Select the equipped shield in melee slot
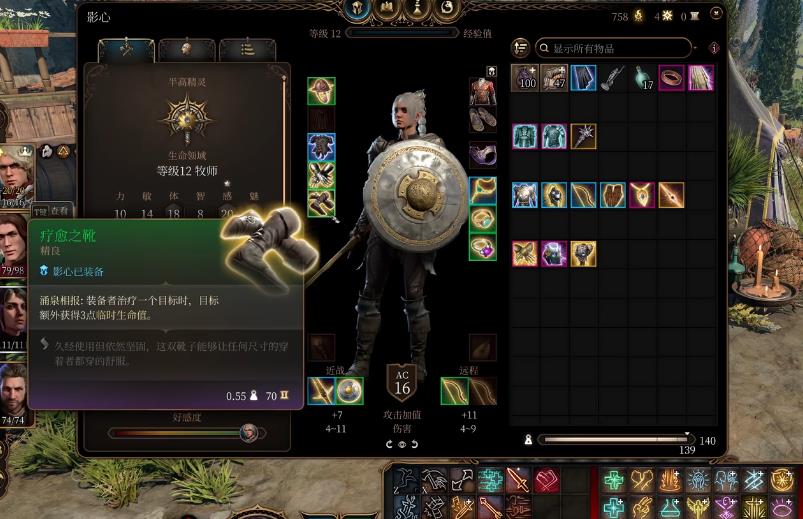This screenshot has width=803, height=519. 349,390
